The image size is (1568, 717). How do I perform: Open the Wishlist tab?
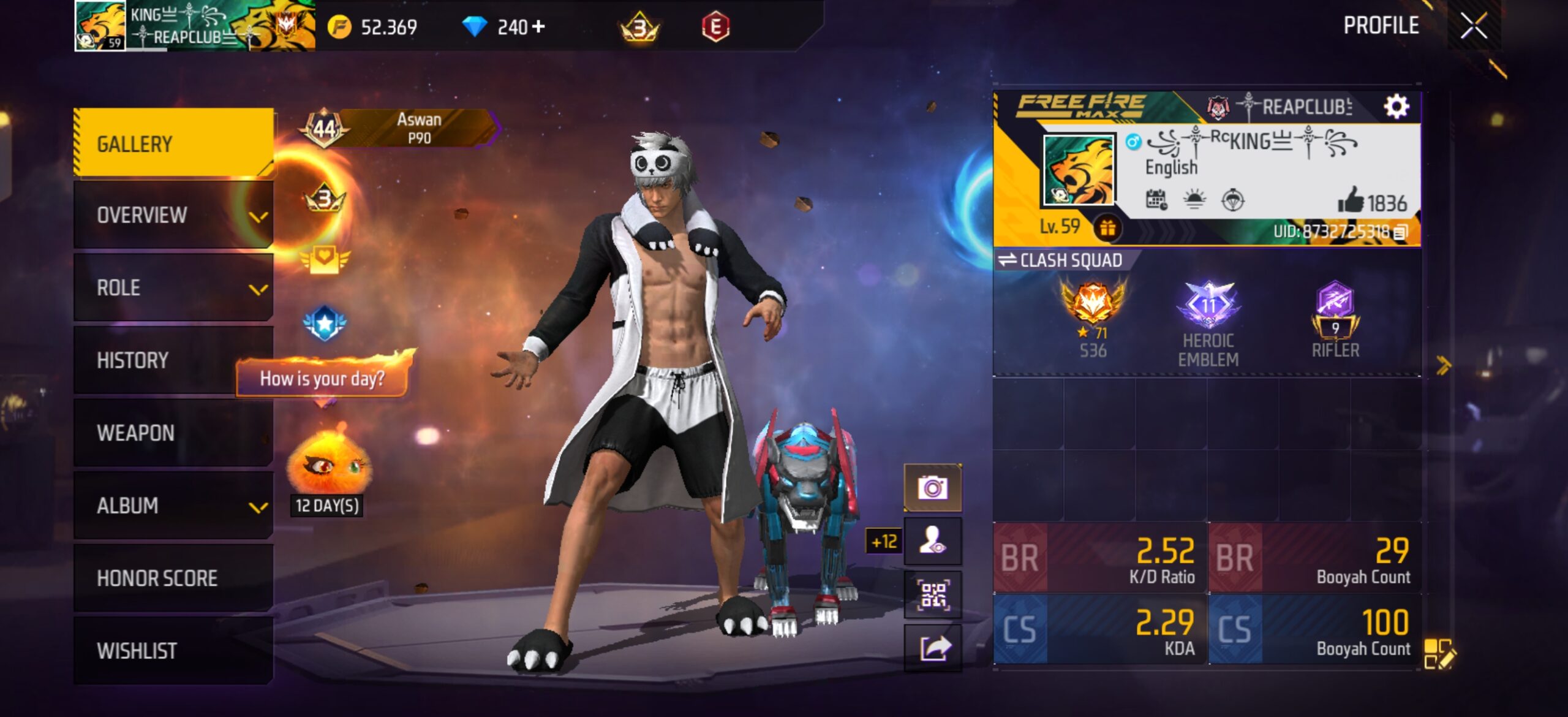[173, 650]
